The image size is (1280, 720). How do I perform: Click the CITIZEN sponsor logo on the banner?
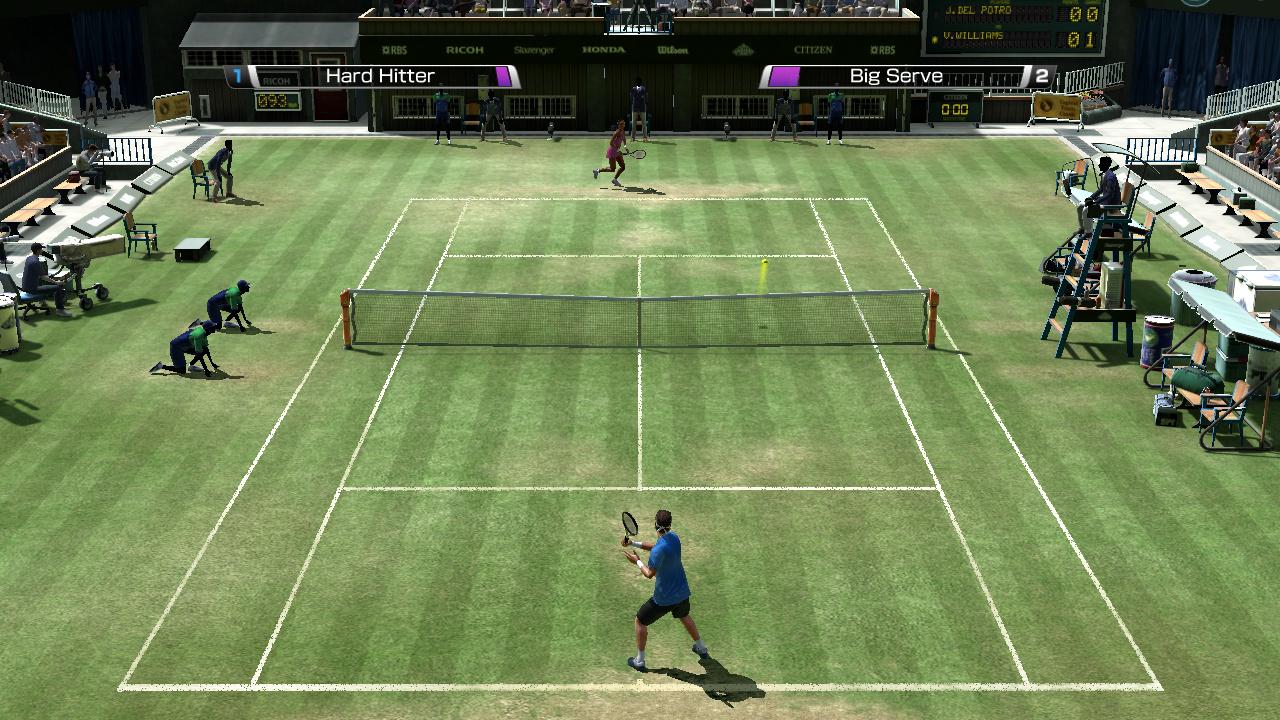(814, 48)
